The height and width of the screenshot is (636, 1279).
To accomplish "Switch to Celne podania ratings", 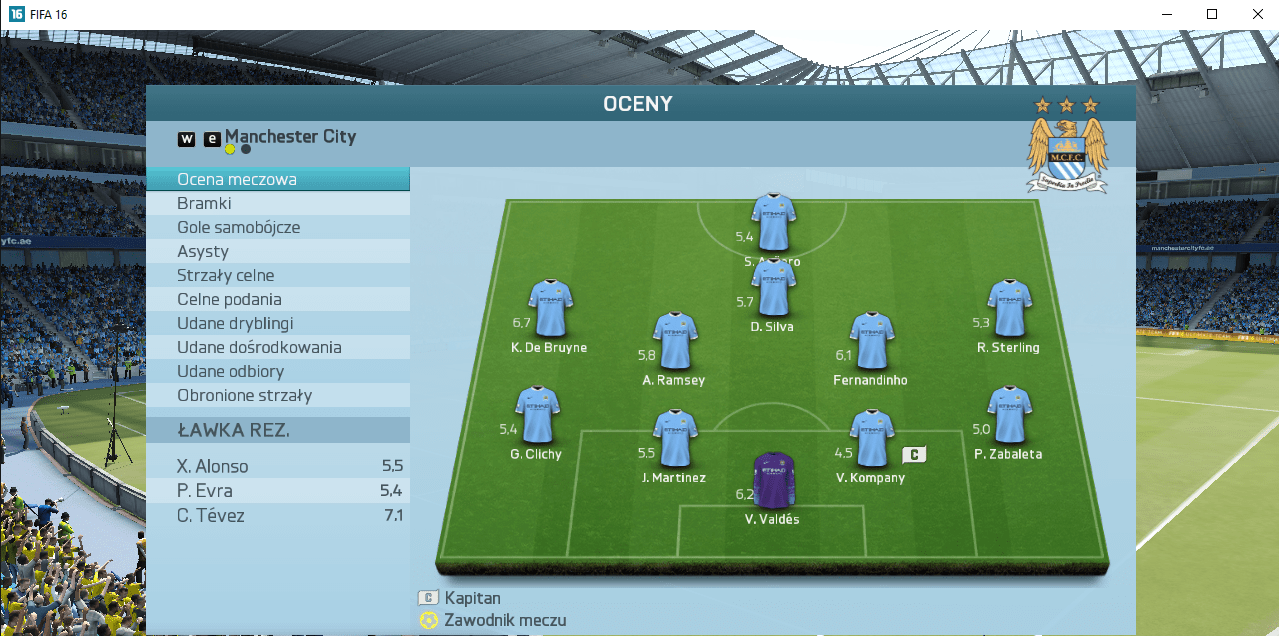I will (277, 300).
